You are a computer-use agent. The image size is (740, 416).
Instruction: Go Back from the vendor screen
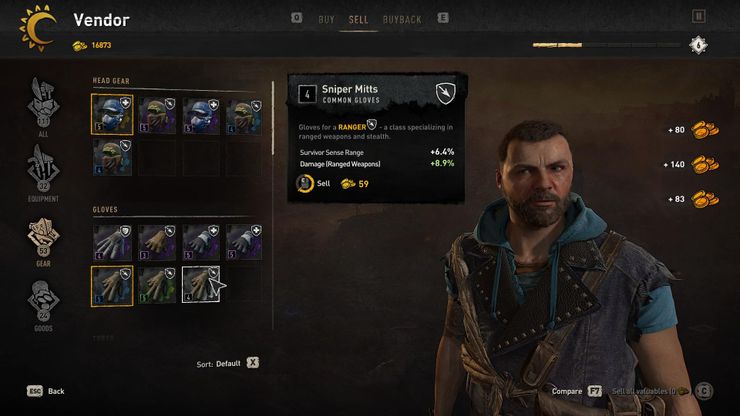45,391
